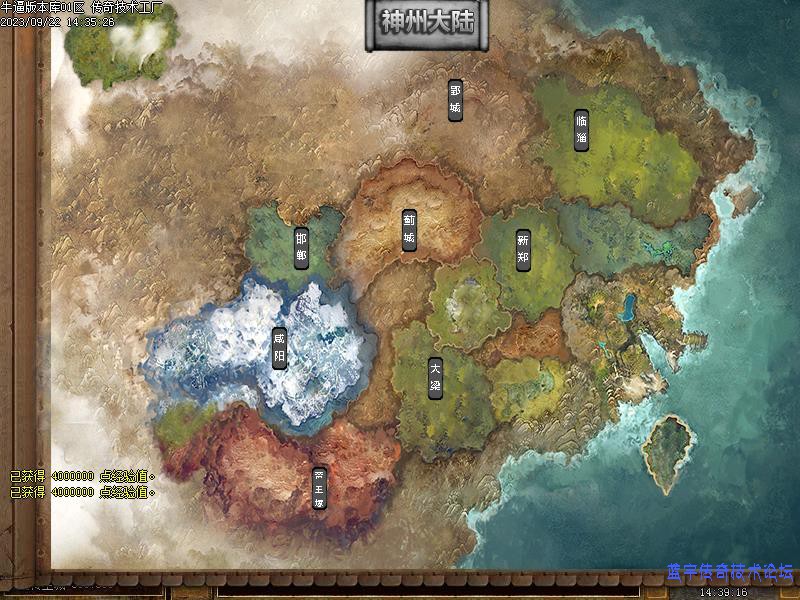Select the 郢城 city marker
The height and width of the screenshot is (600, 800).
pyautogui.click(x=455, y=100)
